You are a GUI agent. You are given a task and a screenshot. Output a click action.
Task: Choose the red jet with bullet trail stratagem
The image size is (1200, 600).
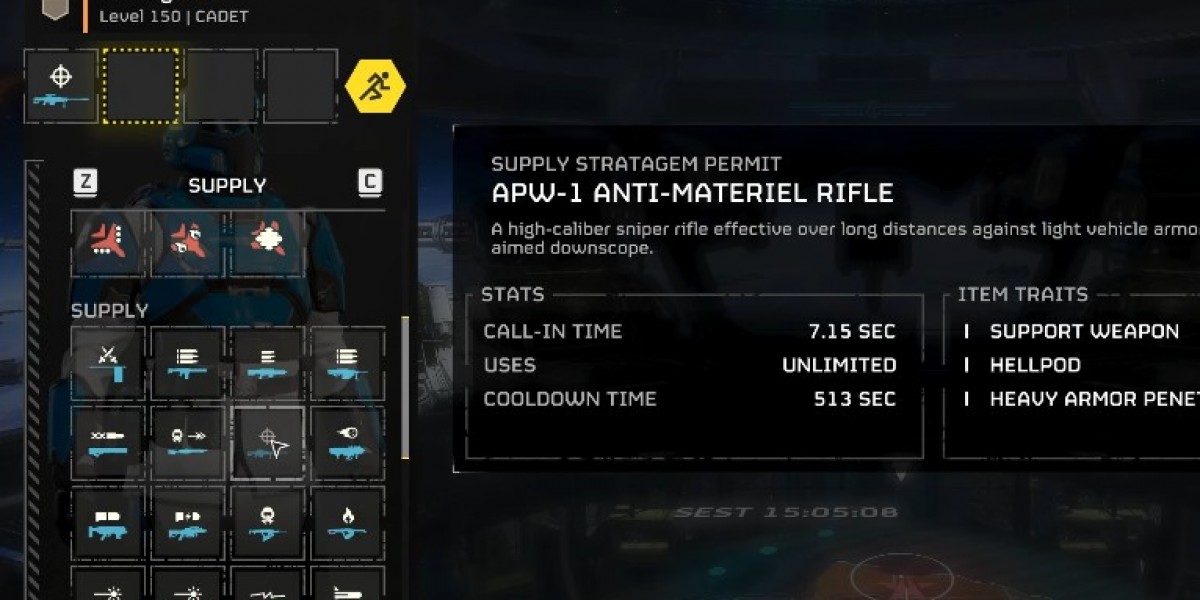(x=109, y=243)
